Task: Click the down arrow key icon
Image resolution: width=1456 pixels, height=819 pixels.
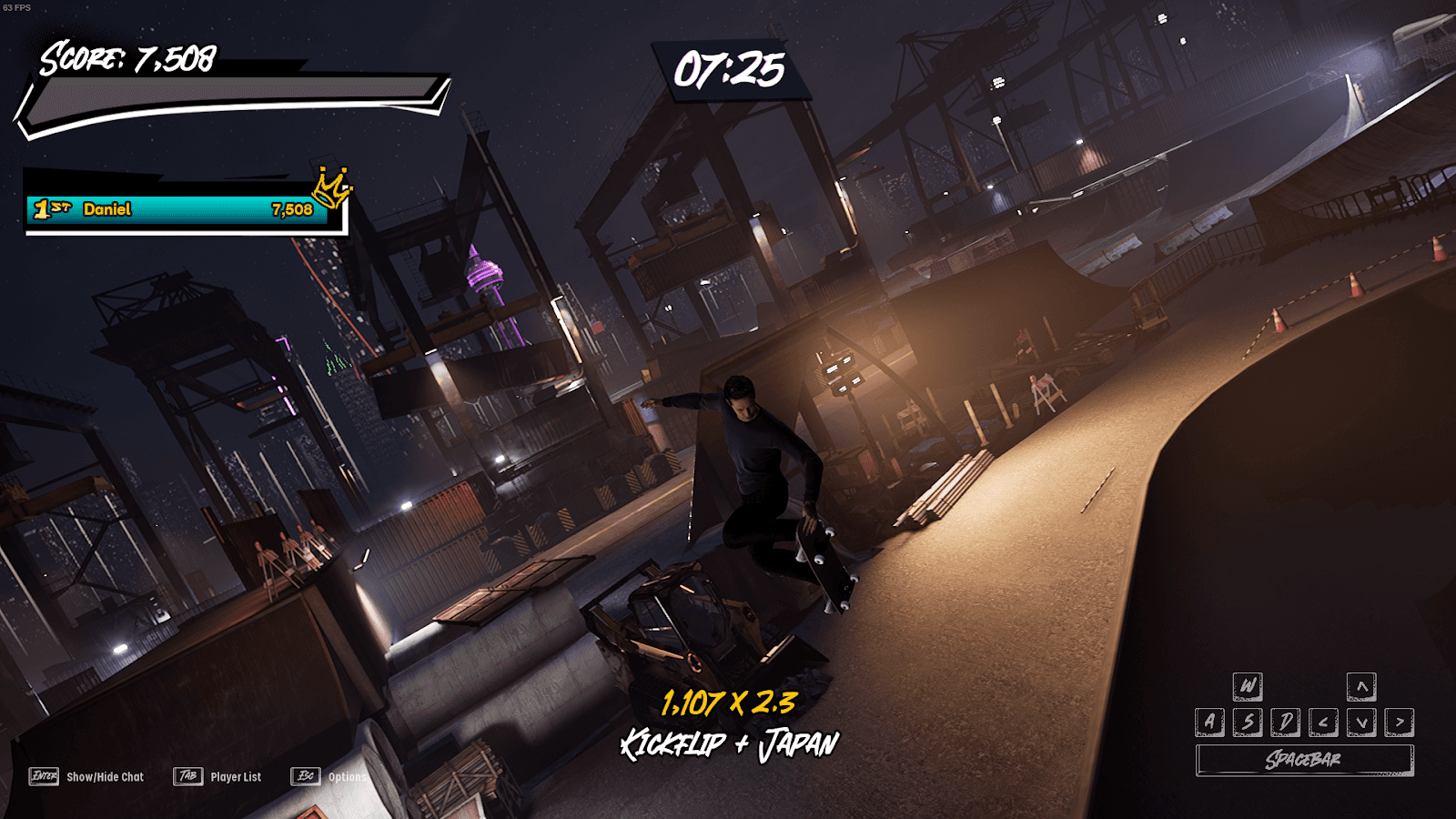Action: pyautogui.click(x=1362, y=722)
